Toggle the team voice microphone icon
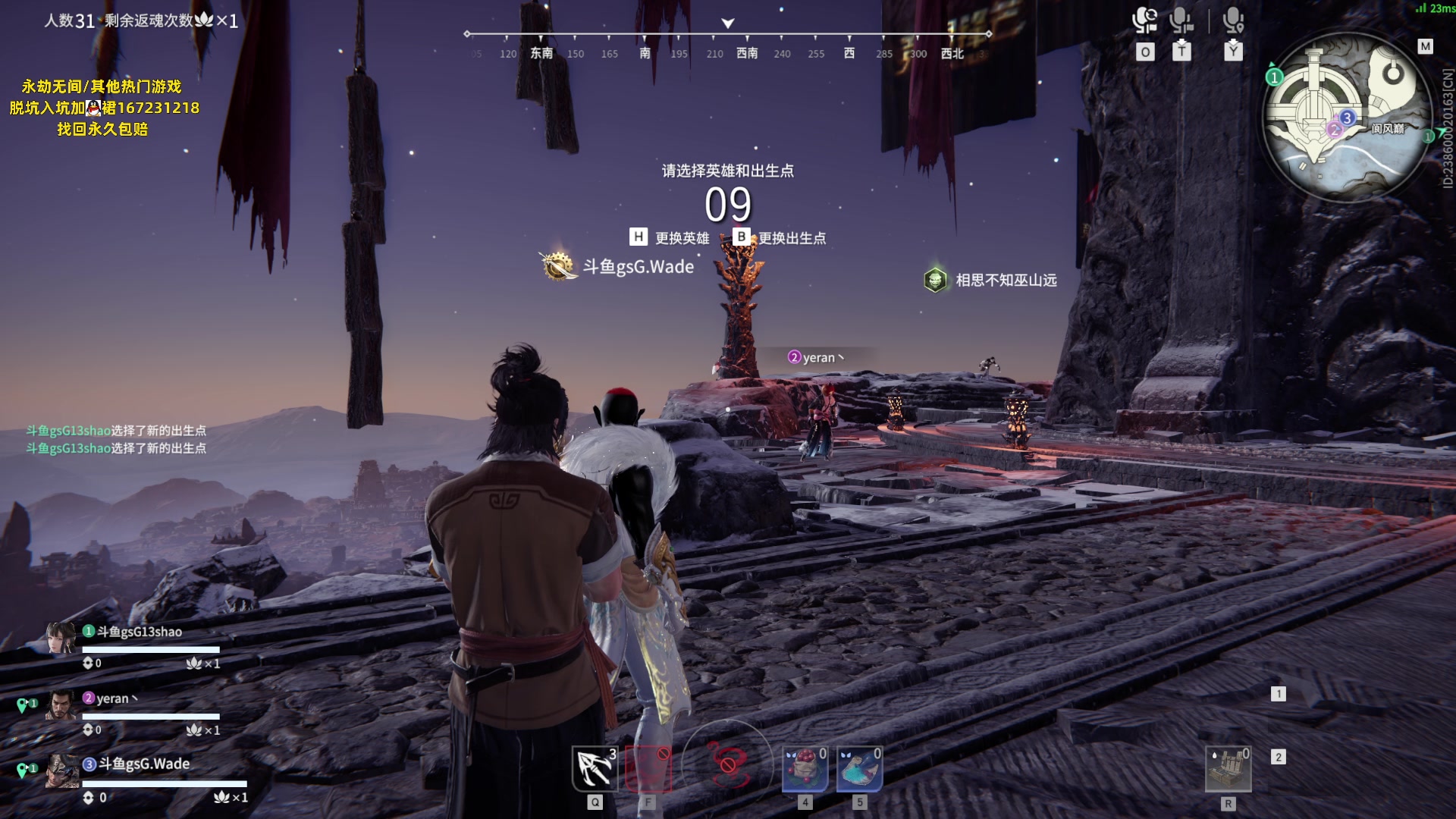The image size is (1456, 819). coord(1181,21)
